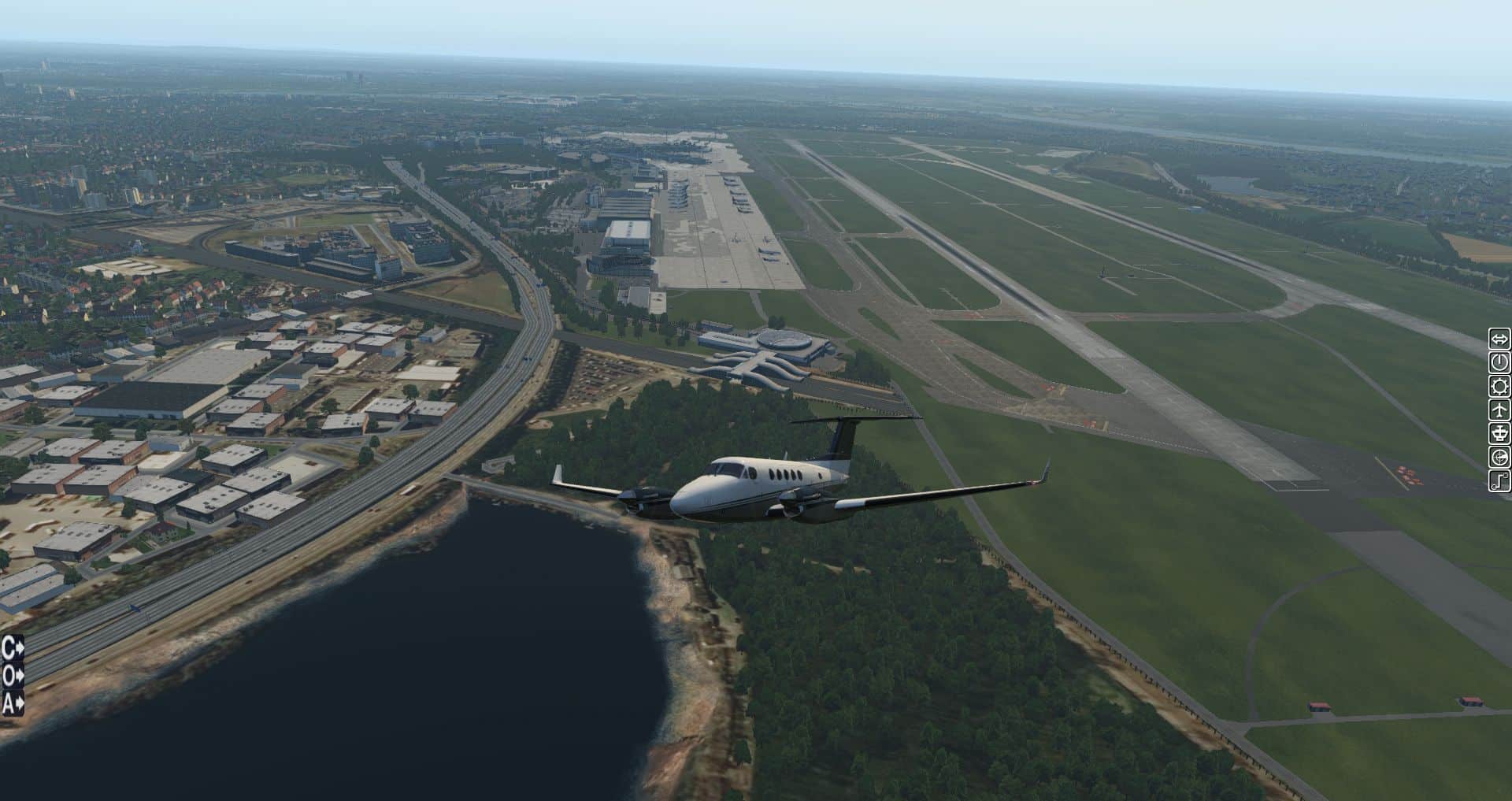
Task: Expand the O arrow tab
Action: [x=13, y=676]
